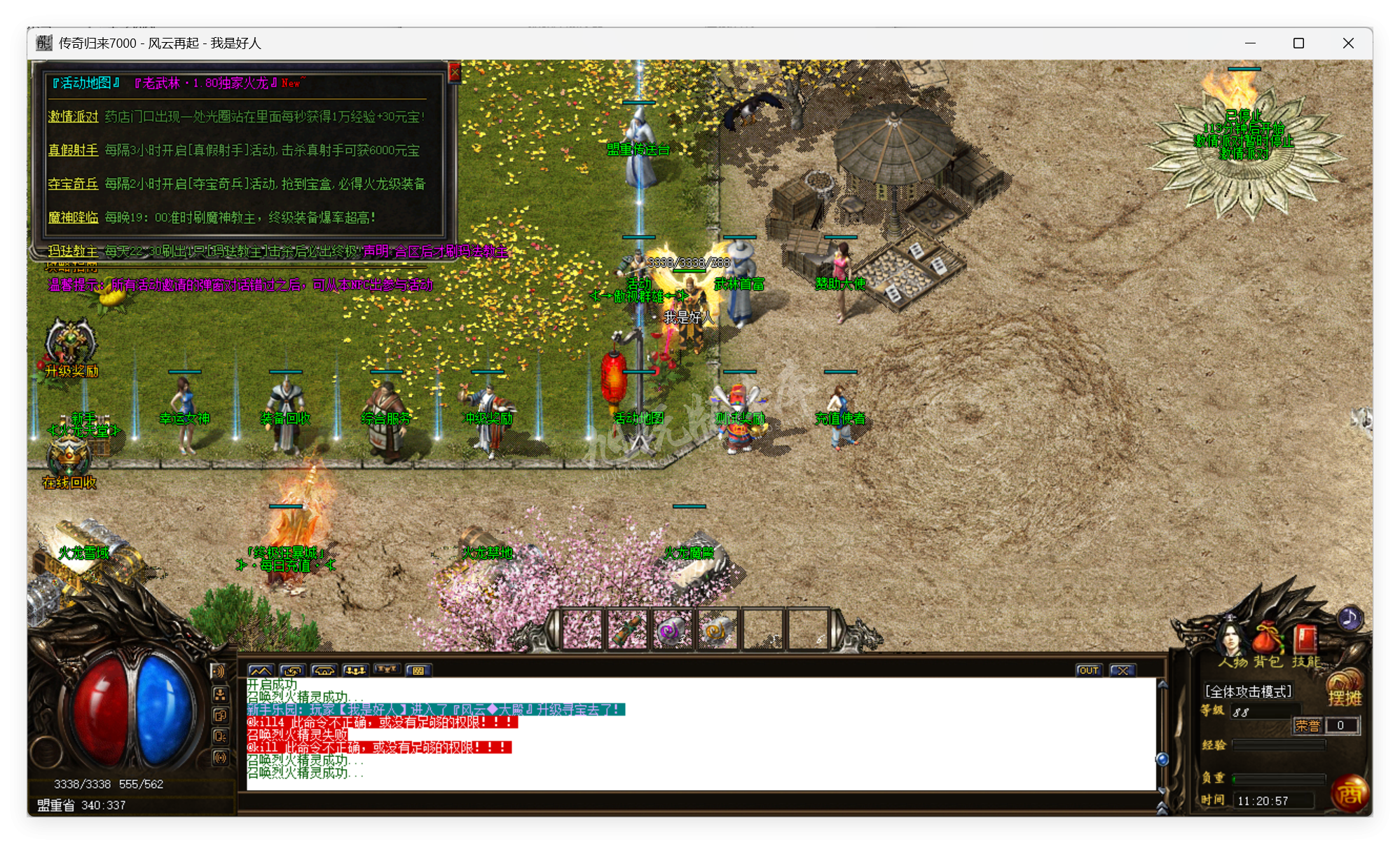Click the 经验 experience progress bar
Screen dimensions: 1400x844
1279,744
